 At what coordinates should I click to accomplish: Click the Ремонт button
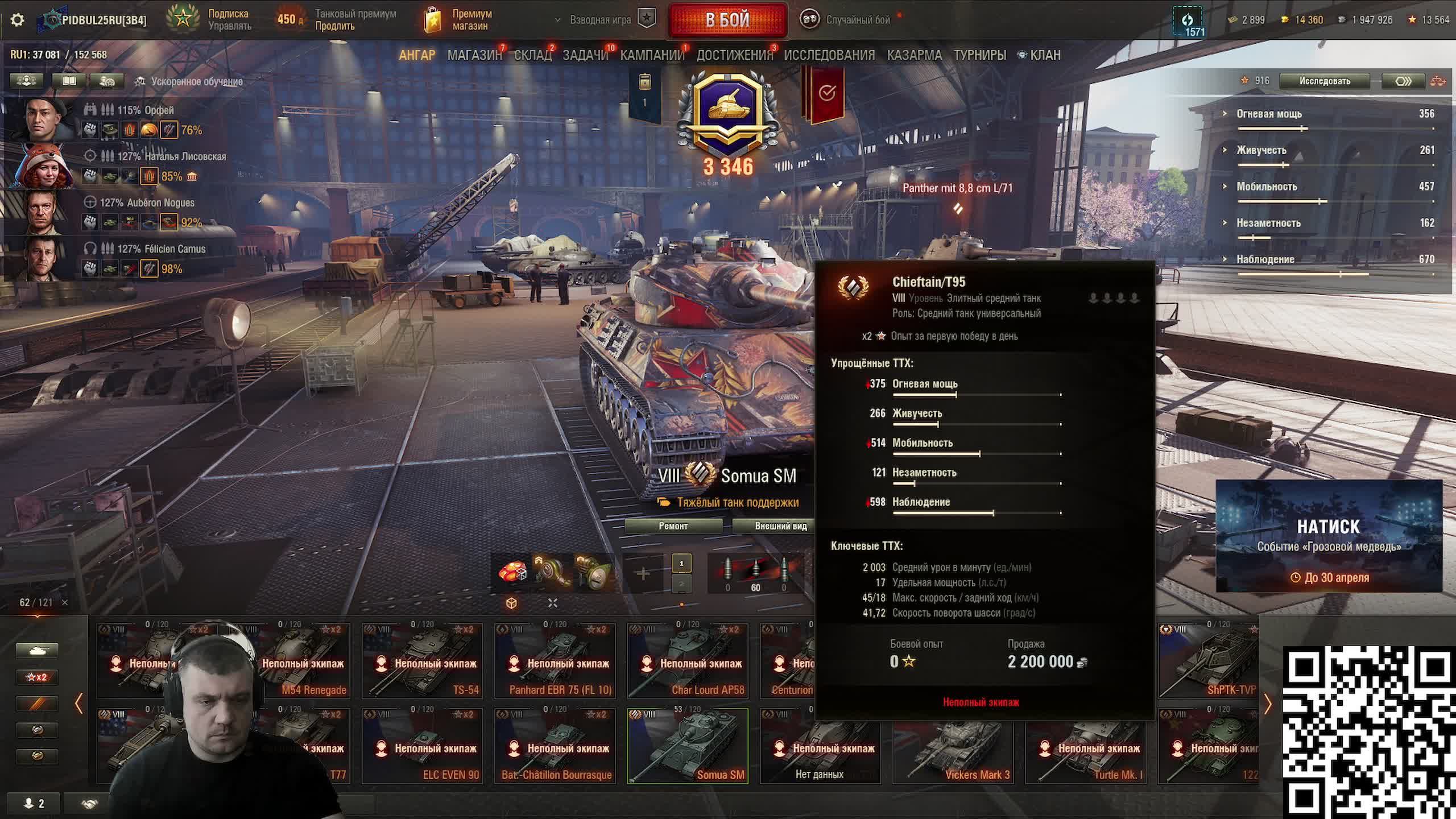[673, 526]
